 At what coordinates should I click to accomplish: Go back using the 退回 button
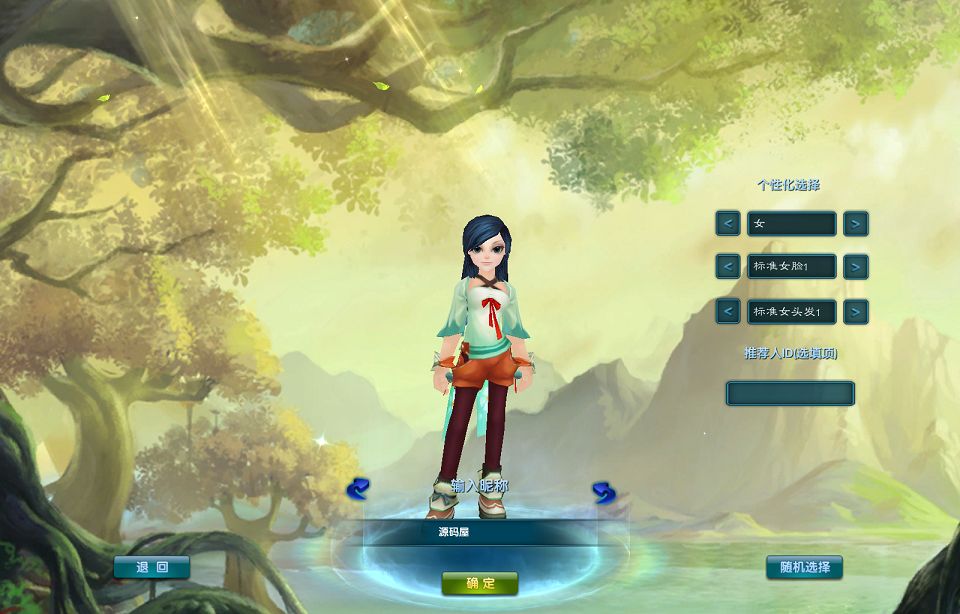point(151,567)
